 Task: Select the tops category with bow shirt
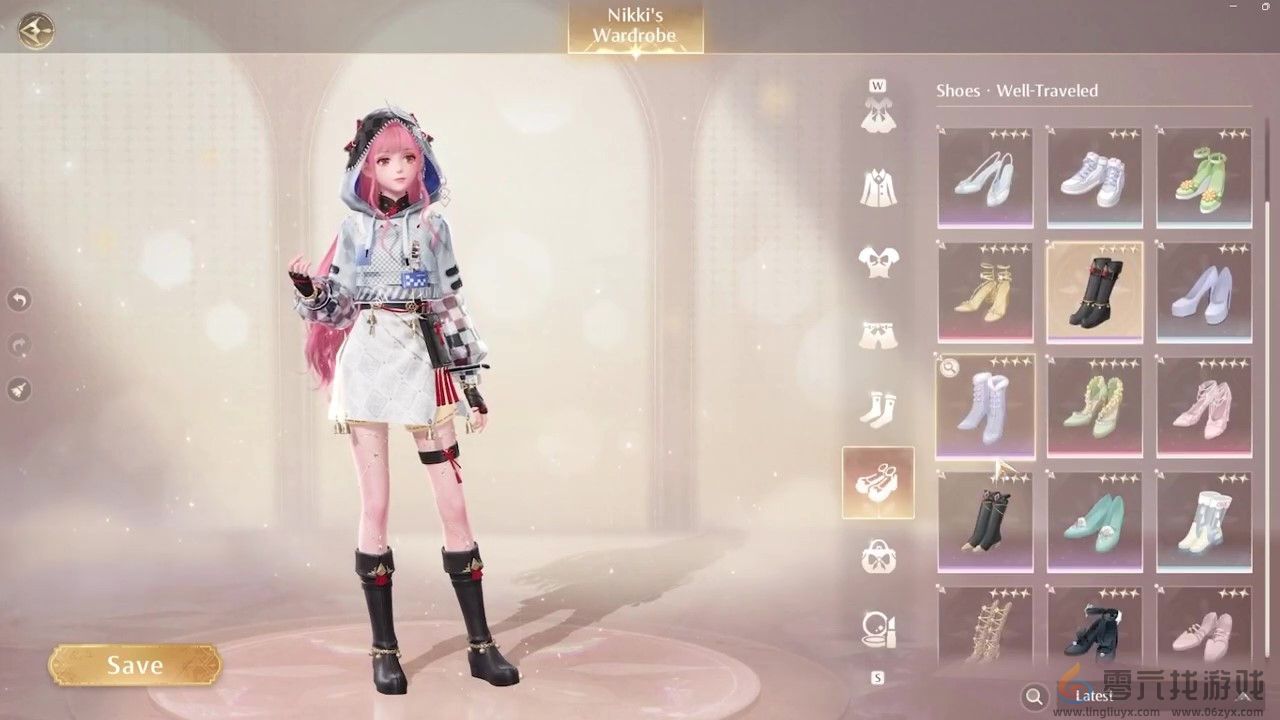click(878, 260)
